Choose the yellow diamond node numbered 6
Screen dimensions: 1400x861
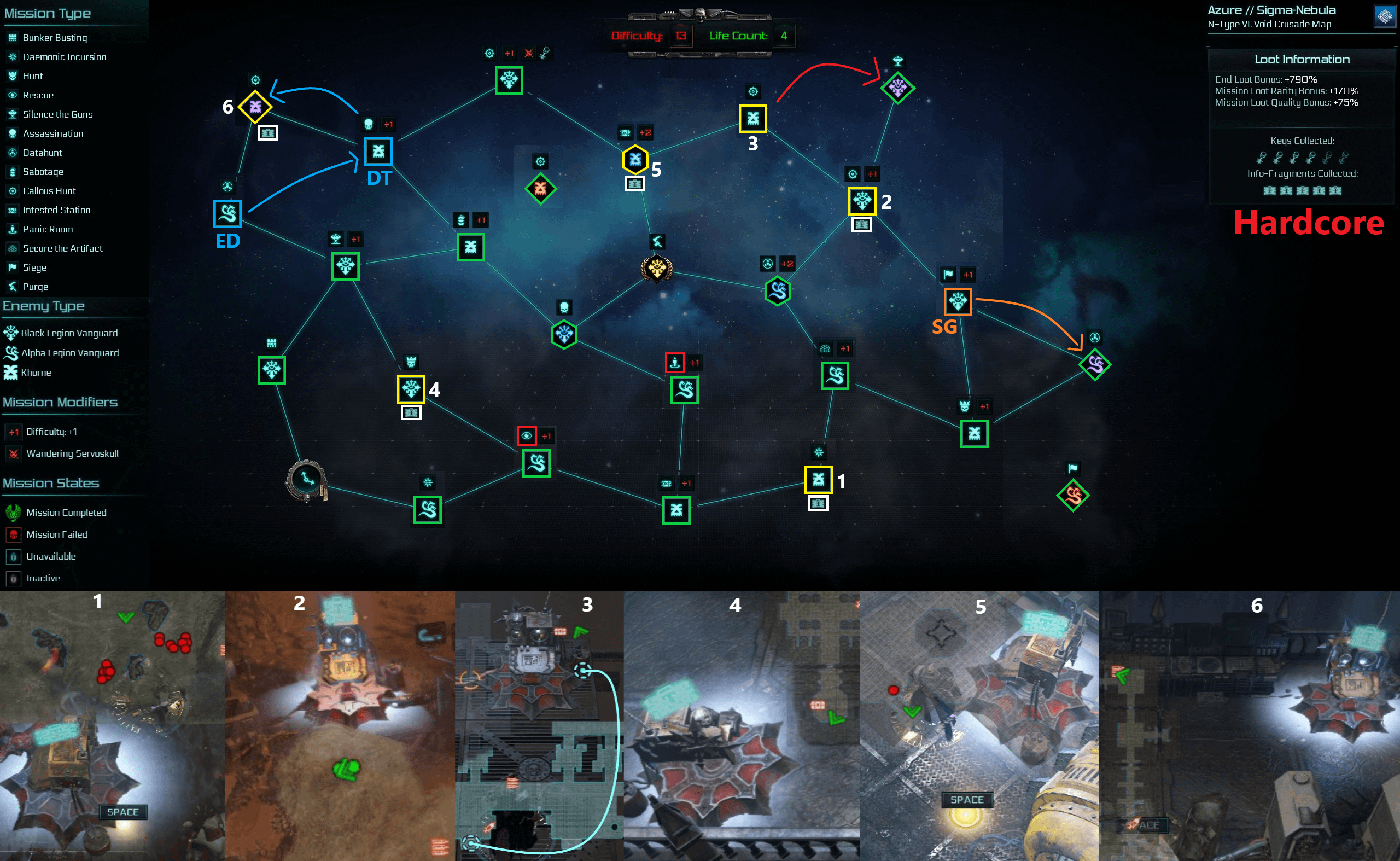pyautogui.click(x=254, y=107)
